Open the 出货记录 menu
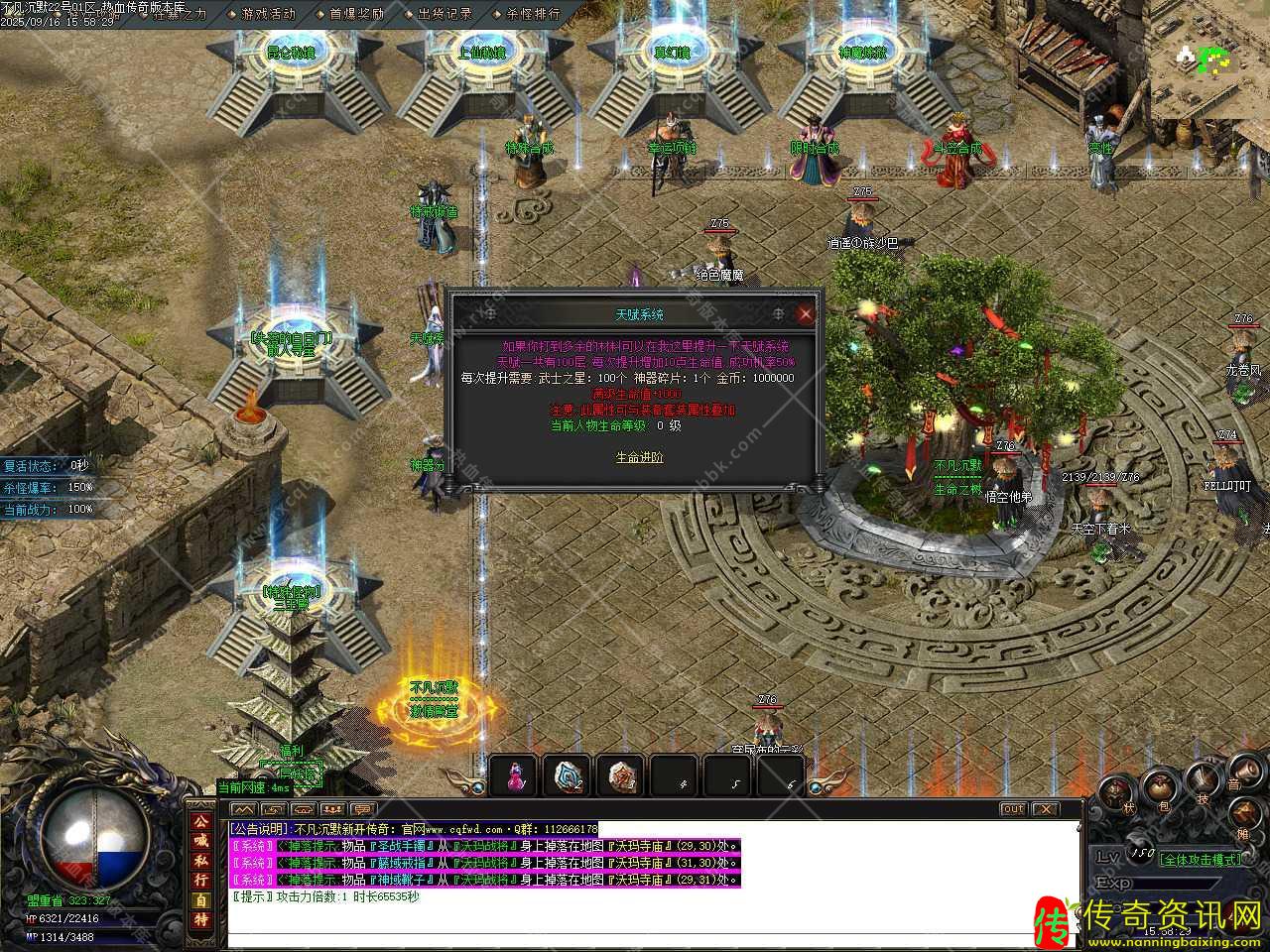The width and height of the screenshot is (1270, 952). [x=444, y=14]
